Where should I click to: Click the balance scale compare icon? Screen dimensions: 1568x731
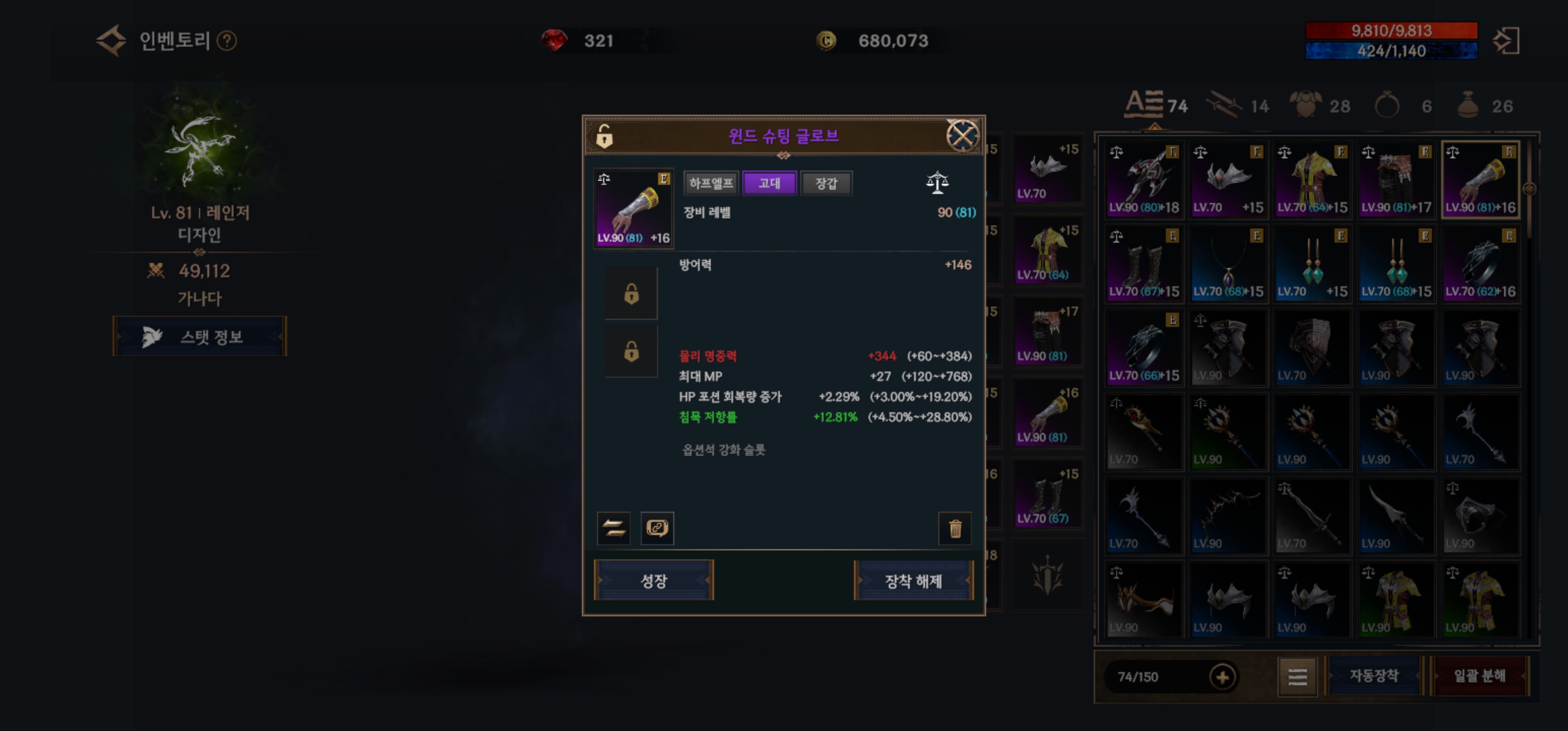(x=937, y=183)
